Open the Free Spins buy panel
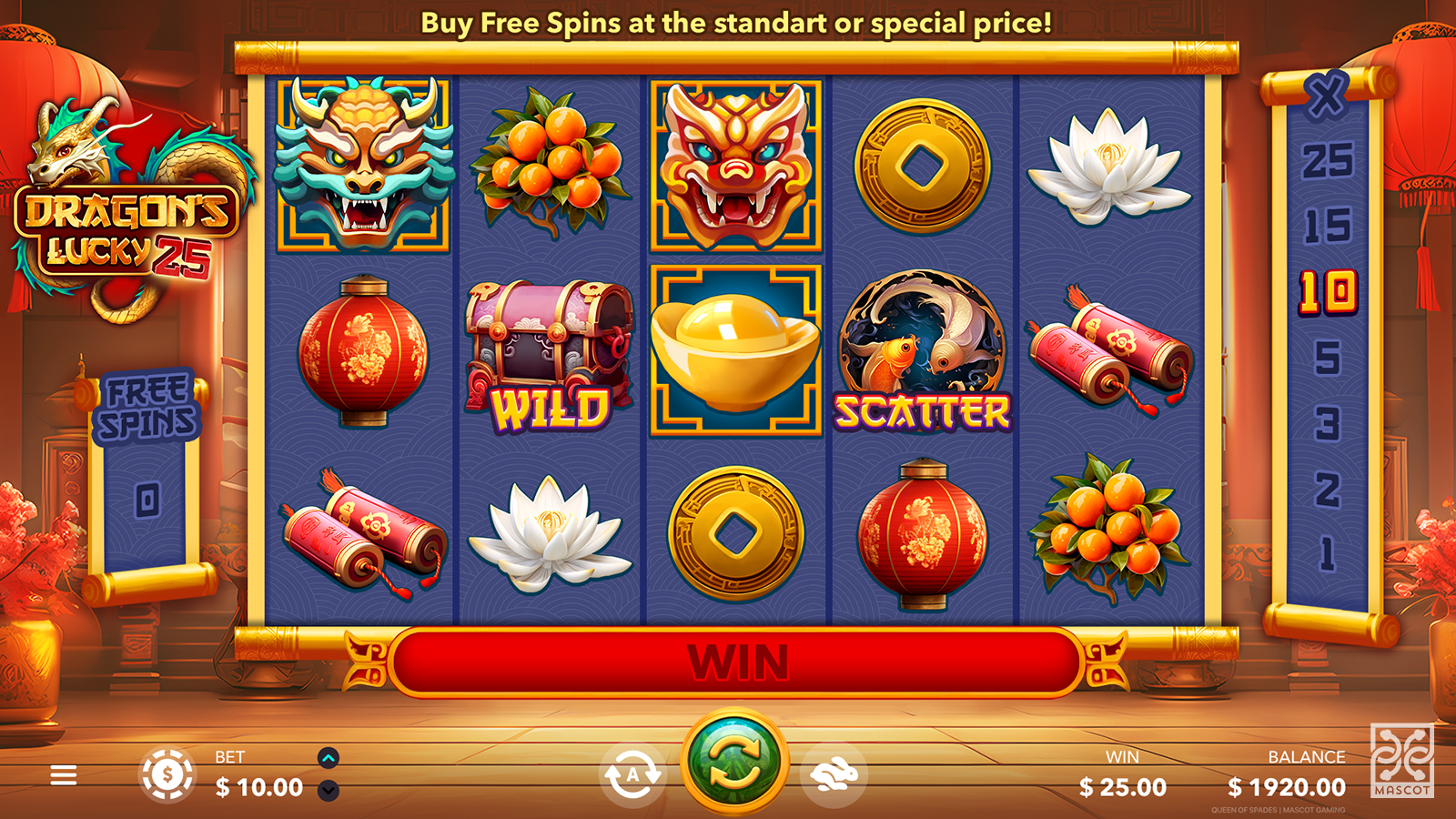1456x819 pixels. [x=147, y=408]
